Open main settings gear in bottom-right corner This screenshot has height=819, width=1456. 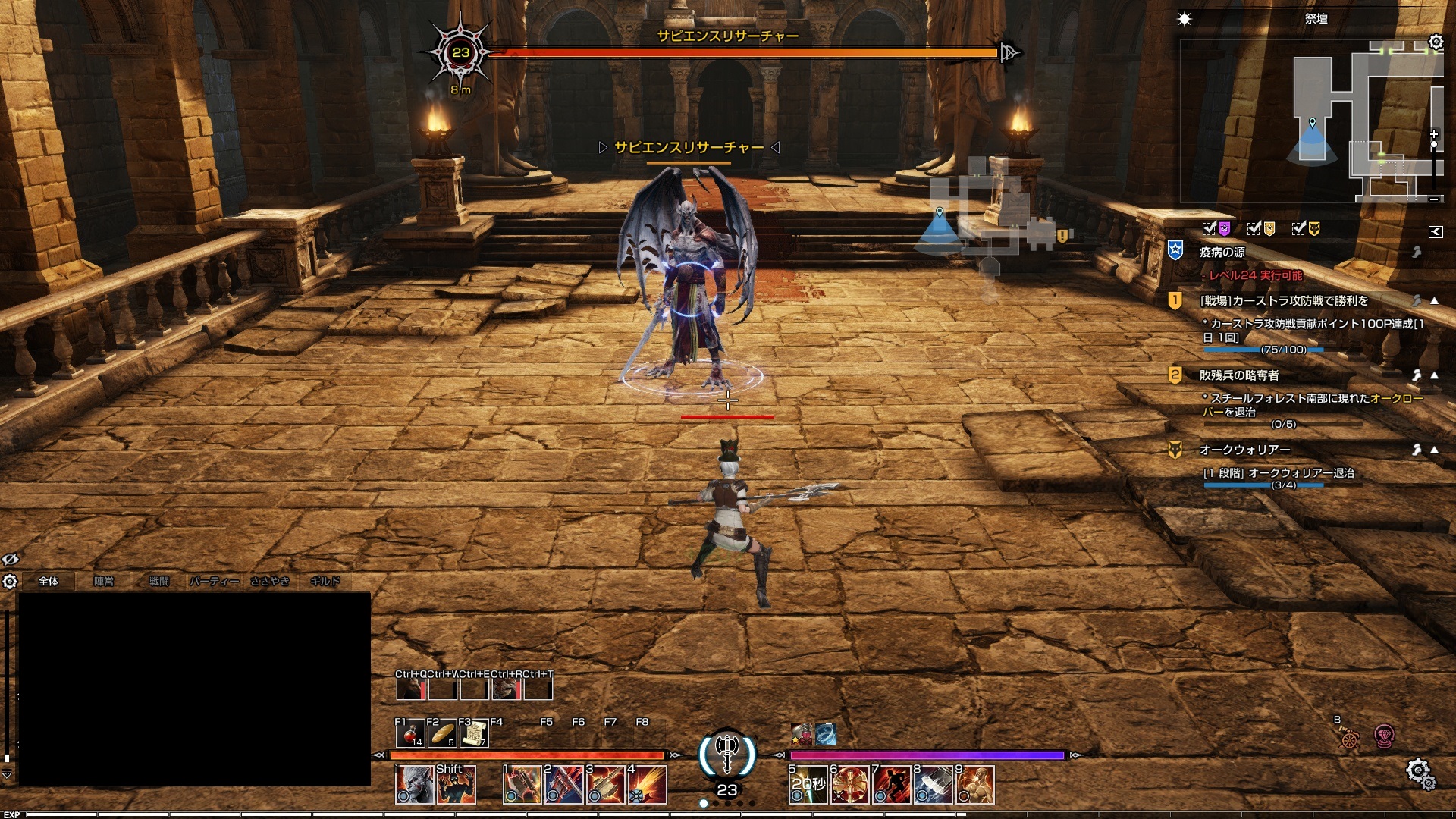click(x=1418, y=772)
